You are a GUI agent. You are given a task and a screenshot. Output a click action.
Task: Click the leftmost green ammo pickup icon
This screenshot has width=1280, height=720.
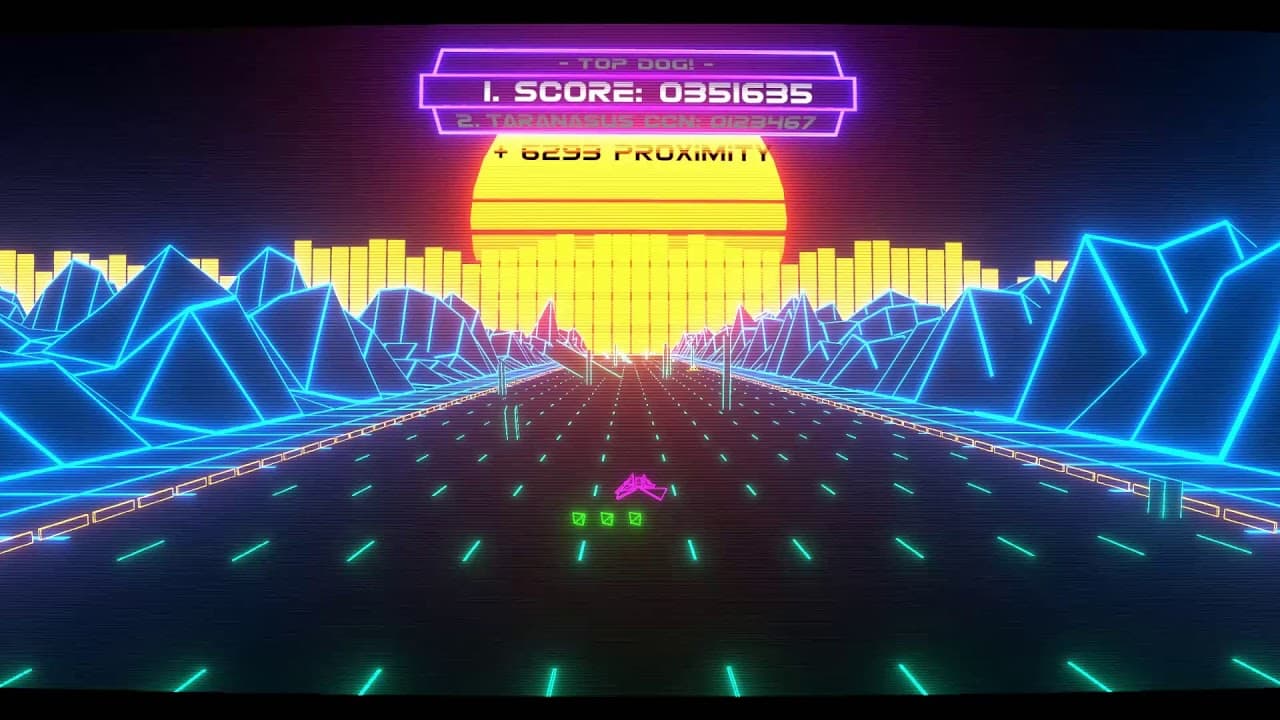[x=578, y=518]
